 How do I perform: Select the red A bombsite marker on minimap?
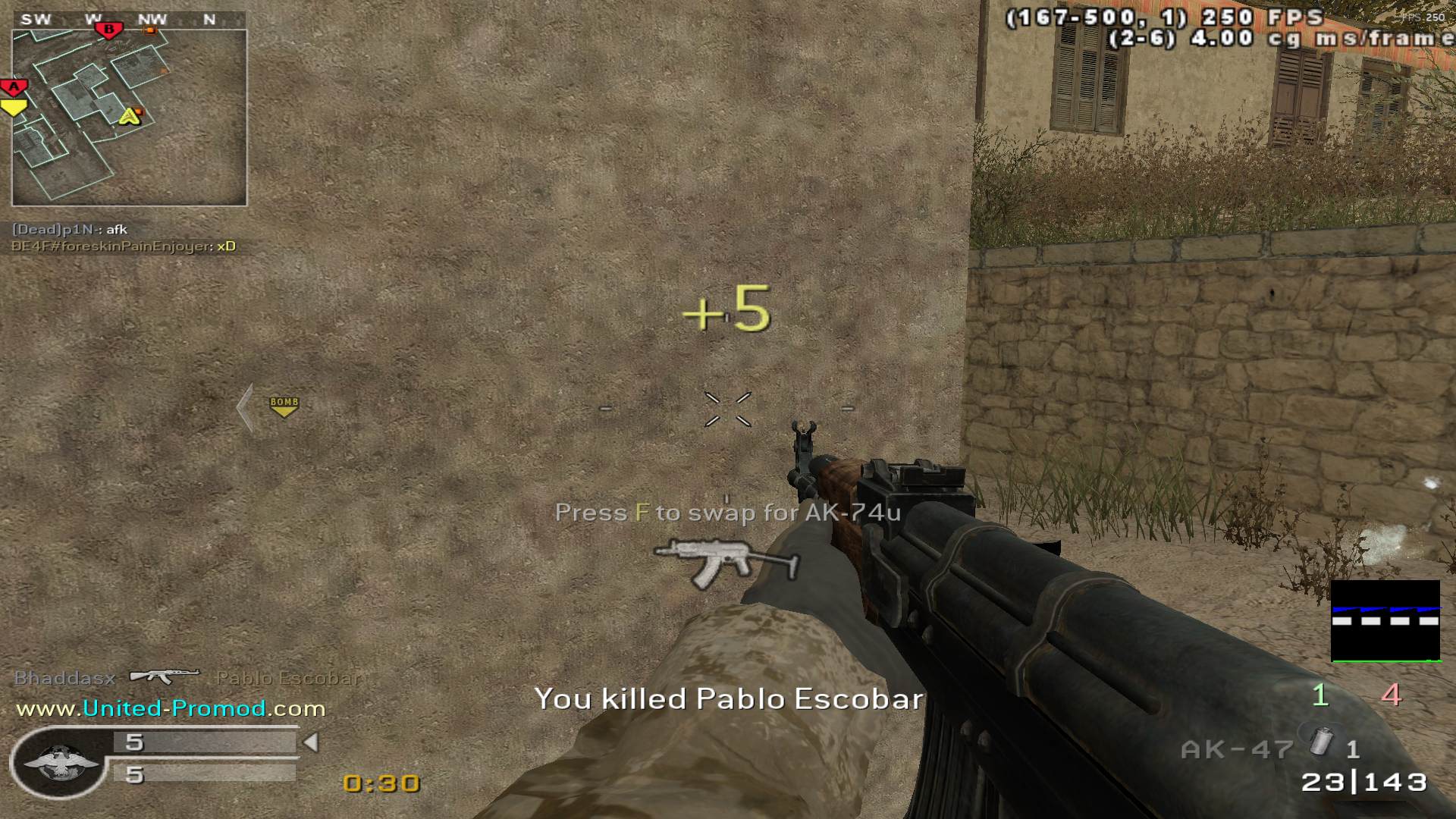14,86
